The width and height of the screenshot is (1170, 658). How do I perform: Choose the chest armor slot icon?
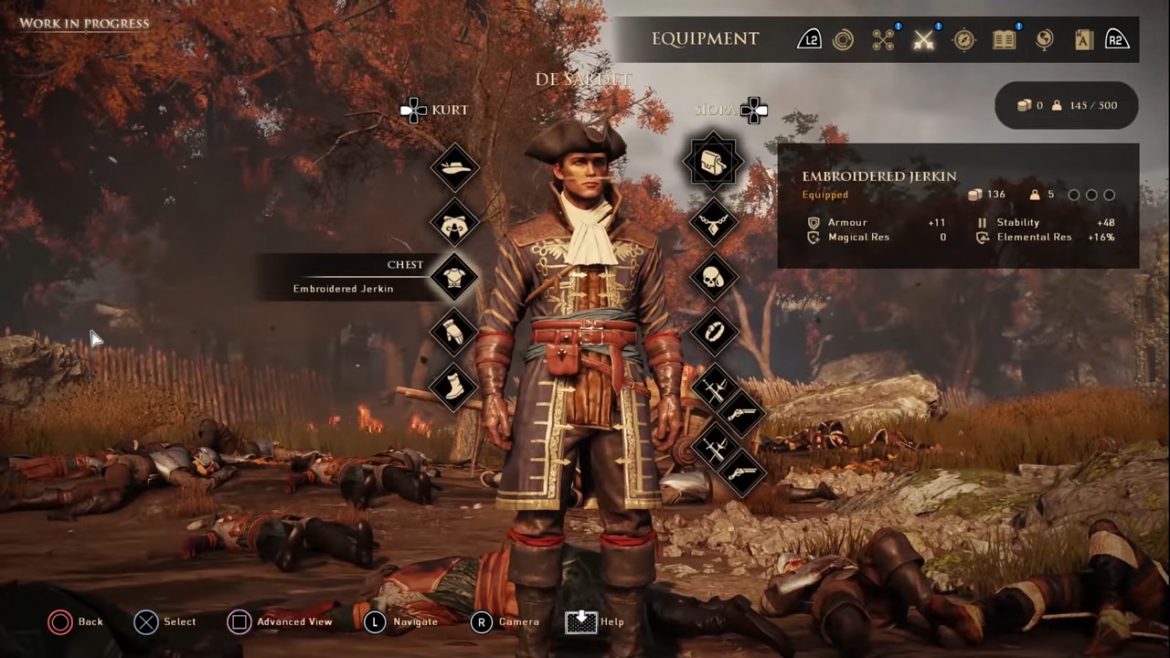(x=455, y=277)
